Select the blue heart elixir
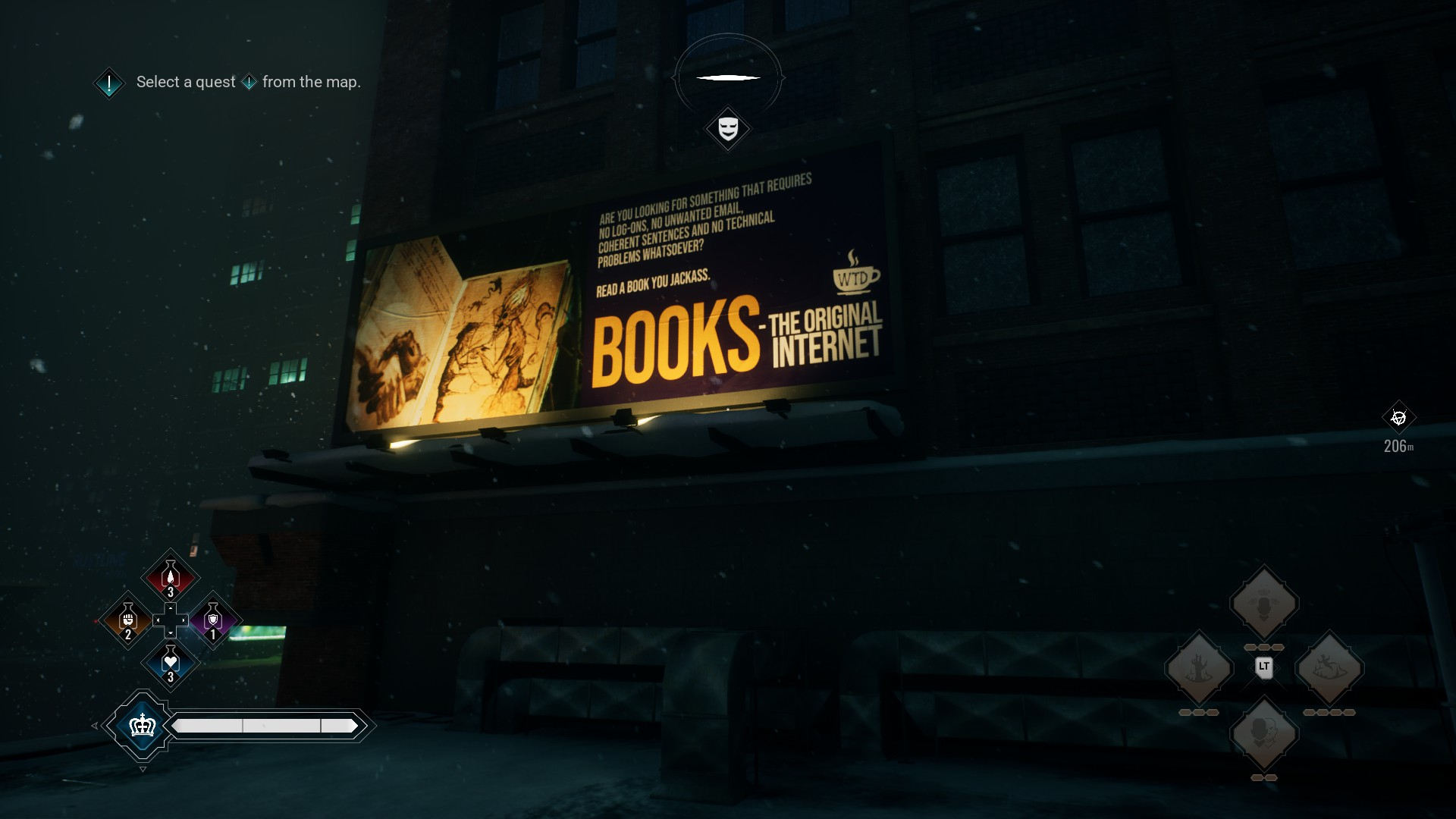This screenshot has width=1456, height=819. coord(171,664)
